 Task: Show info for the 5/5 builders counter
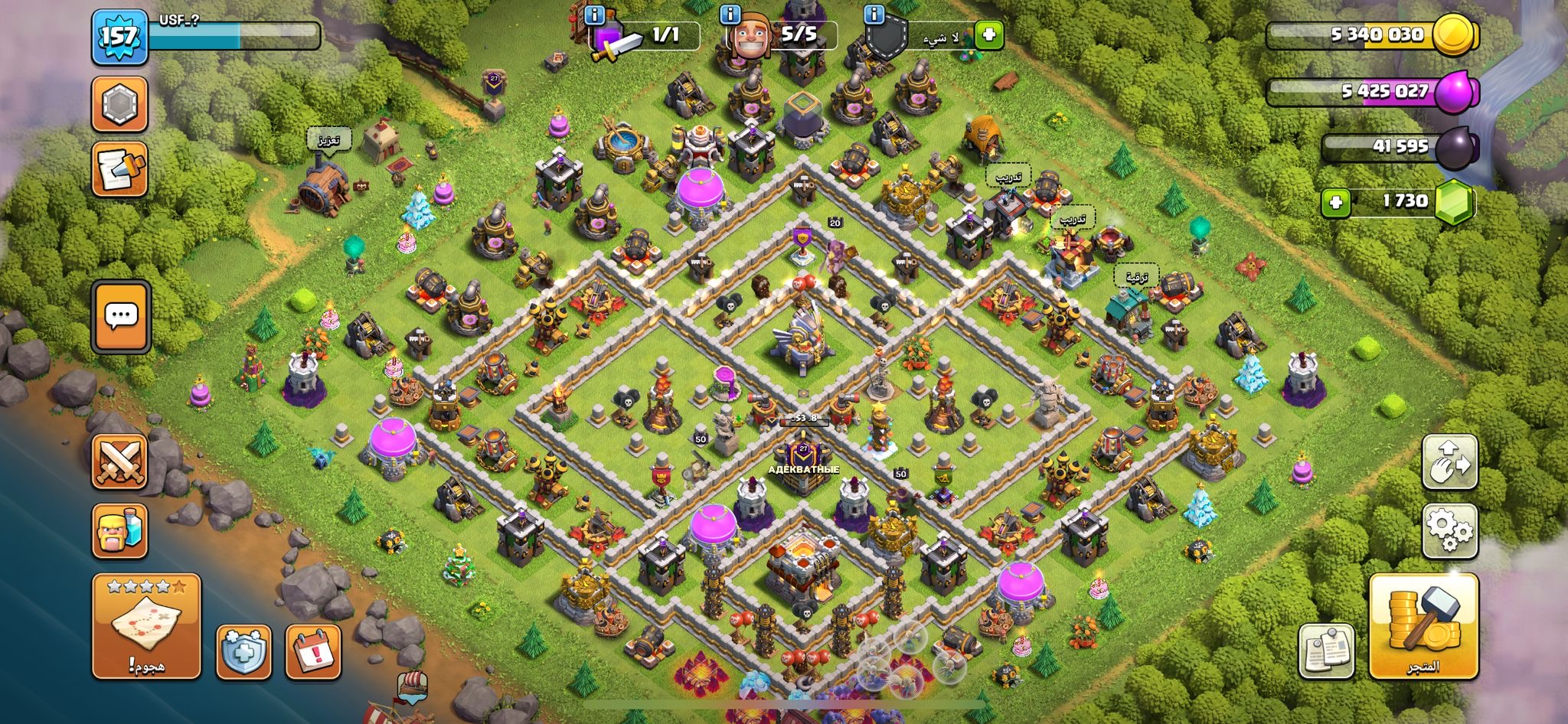point(730,15)
